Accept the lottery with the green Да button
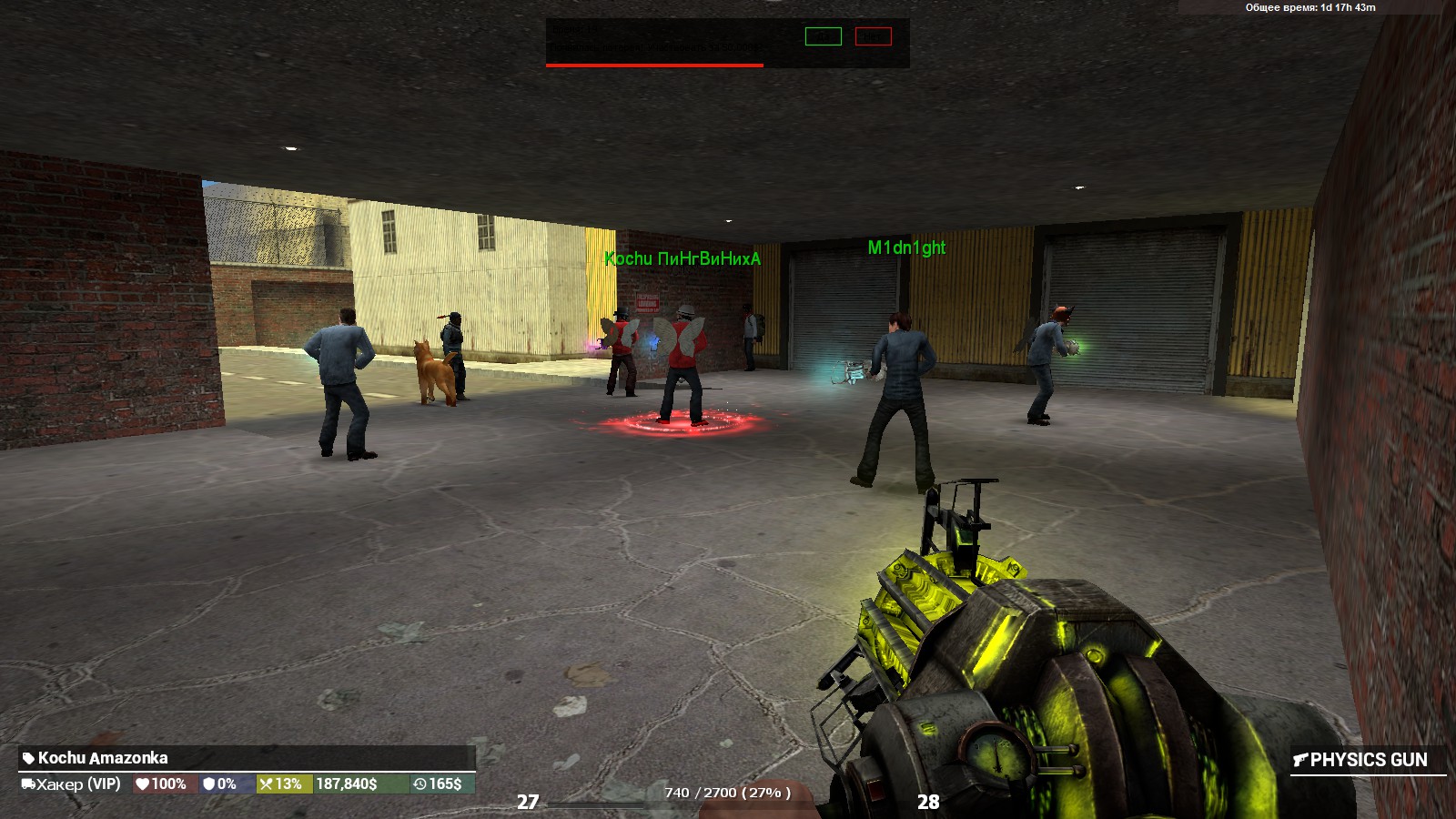 (823, 36)
